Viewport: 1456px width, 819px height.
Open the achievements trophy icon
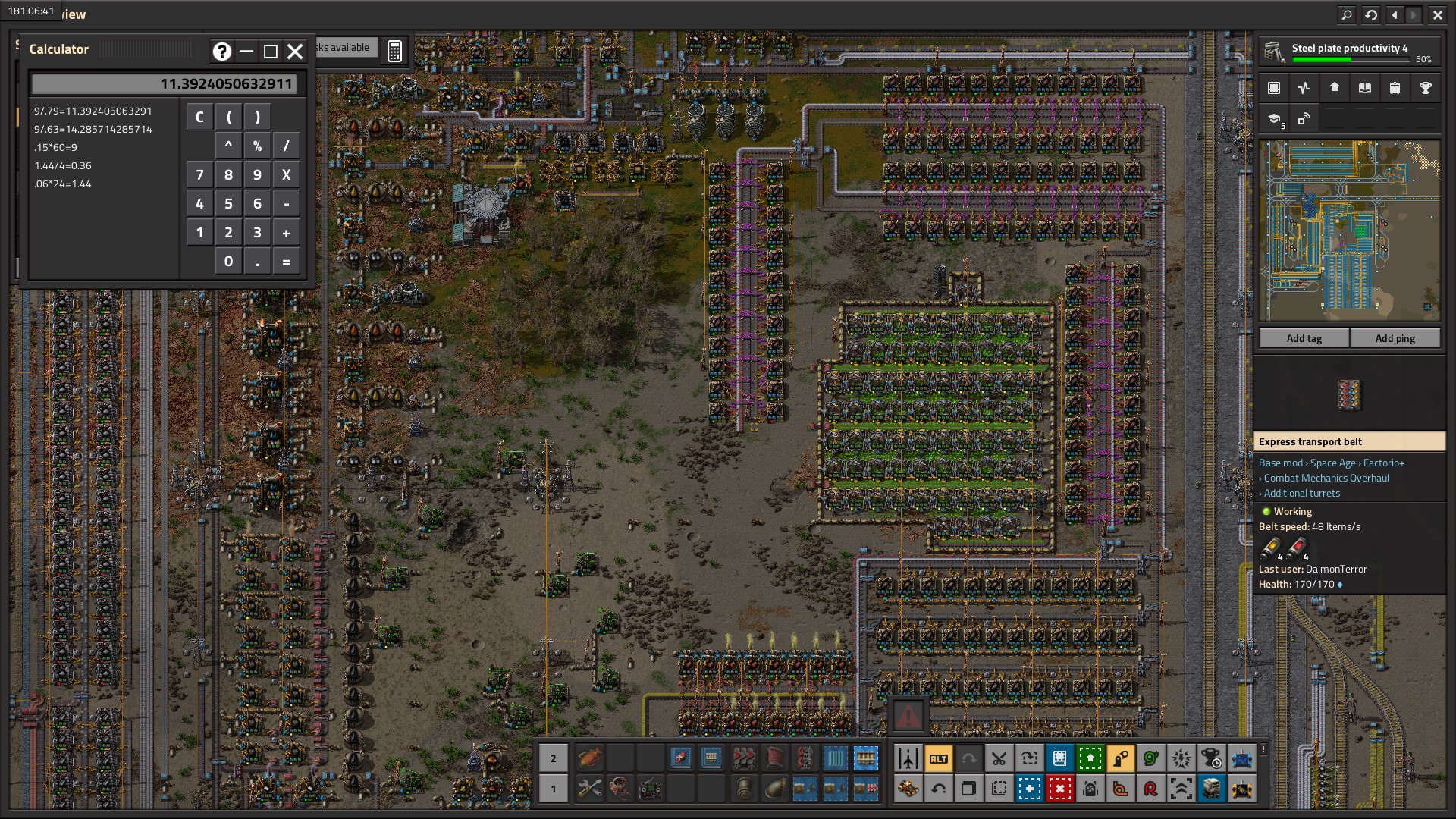point(1425,88)
